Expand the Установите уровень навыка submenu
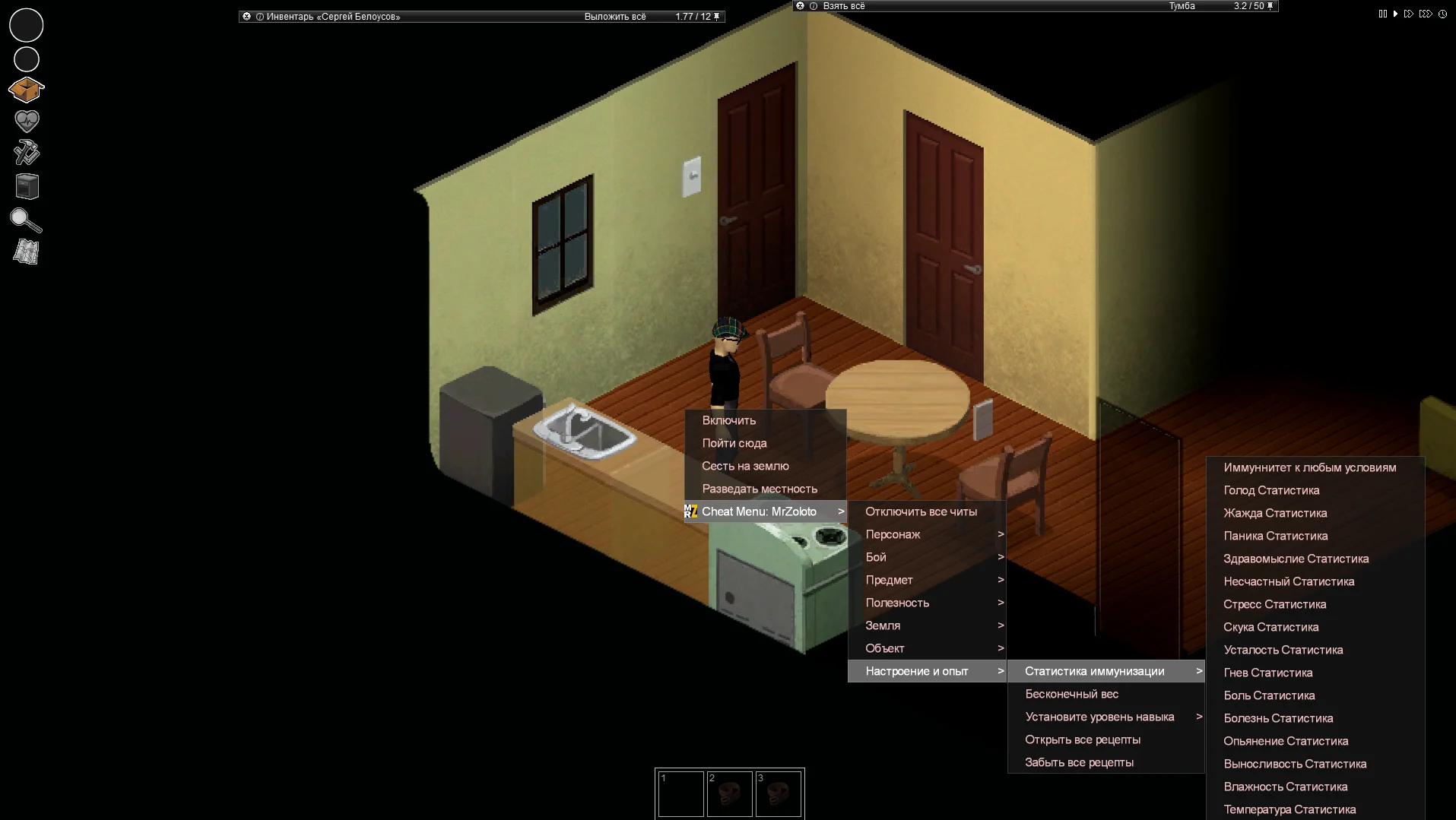Viewport: 1456px width, 820px height. click(1099, 717)
